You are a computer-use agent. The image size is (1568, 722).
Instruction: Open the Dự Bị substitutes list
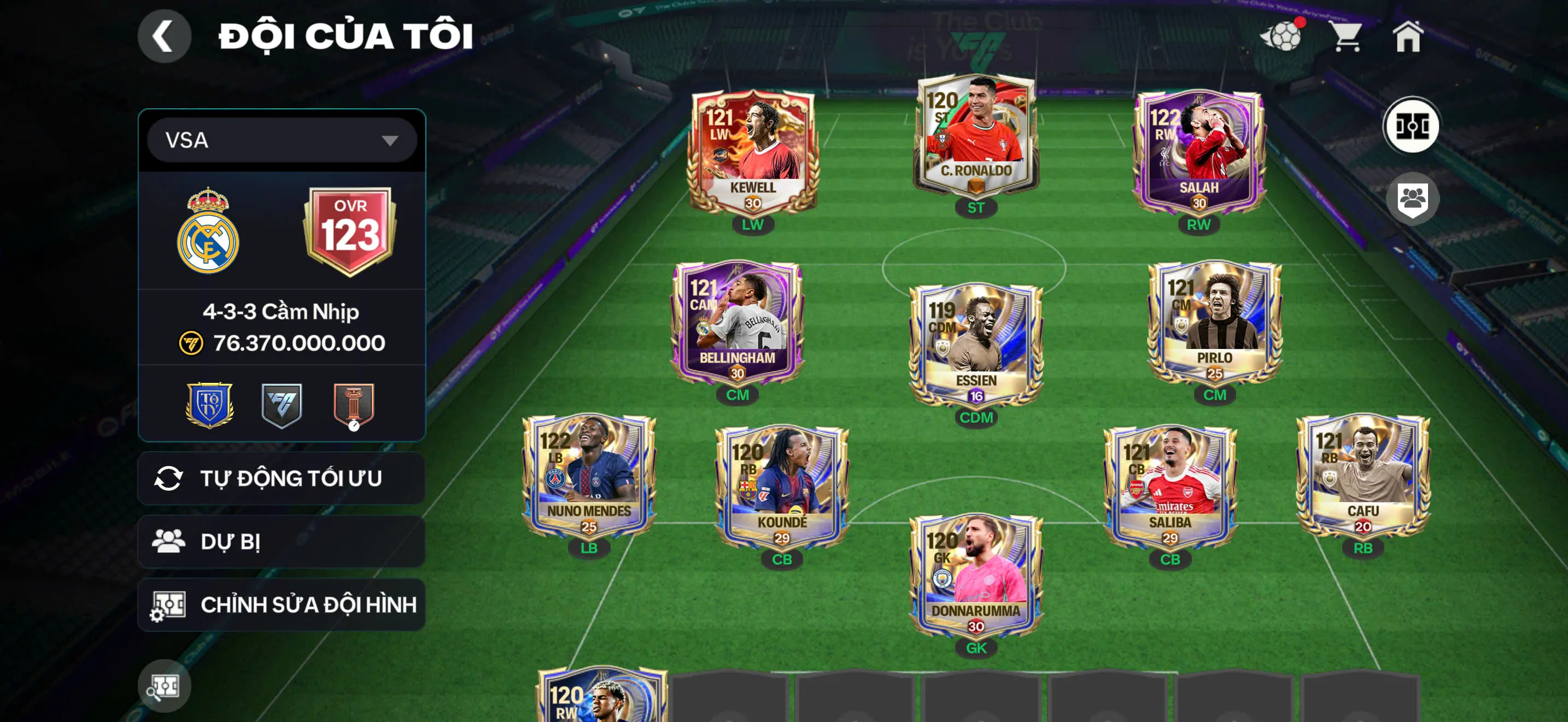click(282, 541)
